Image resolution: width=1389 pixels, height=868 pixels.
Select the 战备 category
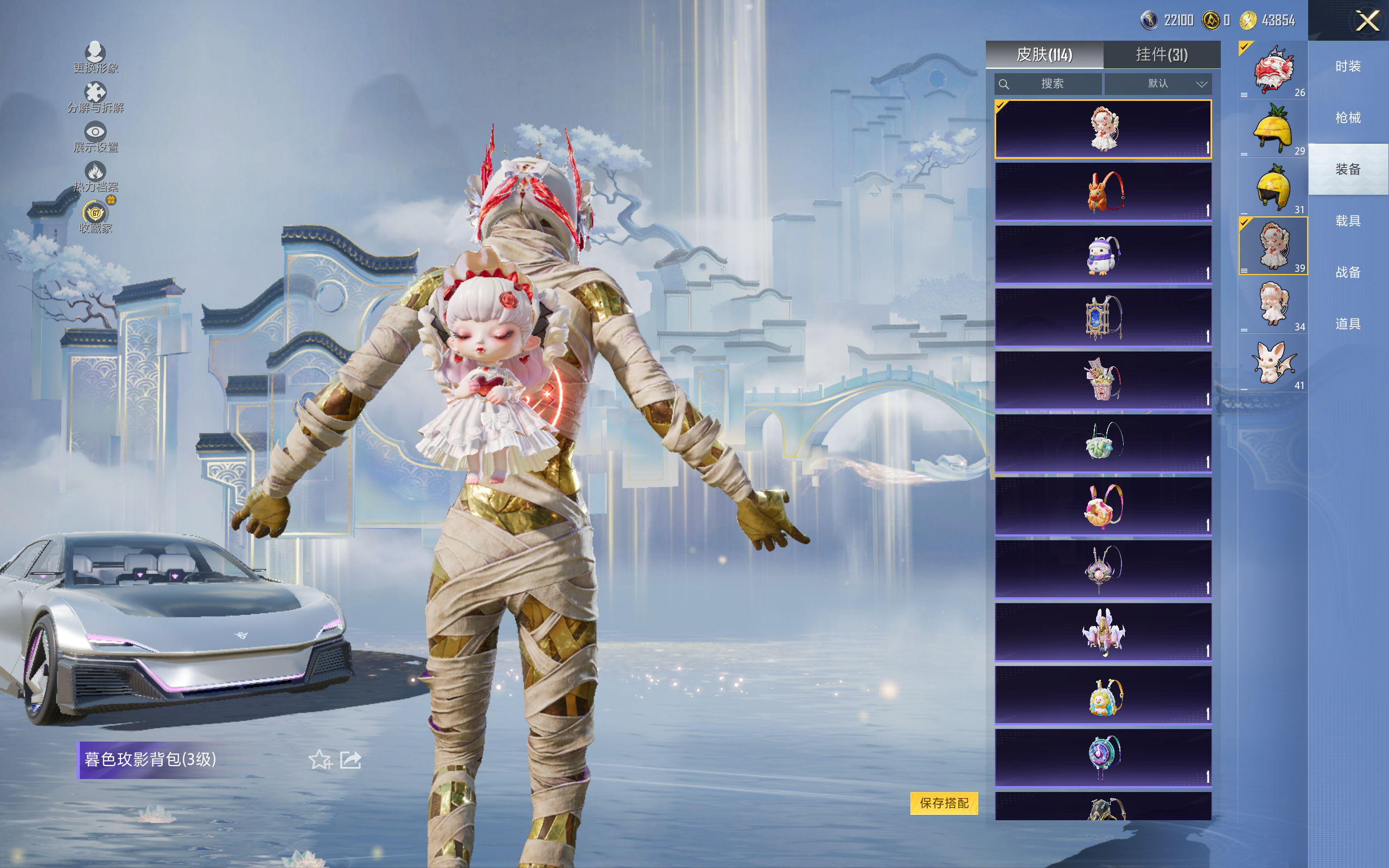[x=1348, y=272]
